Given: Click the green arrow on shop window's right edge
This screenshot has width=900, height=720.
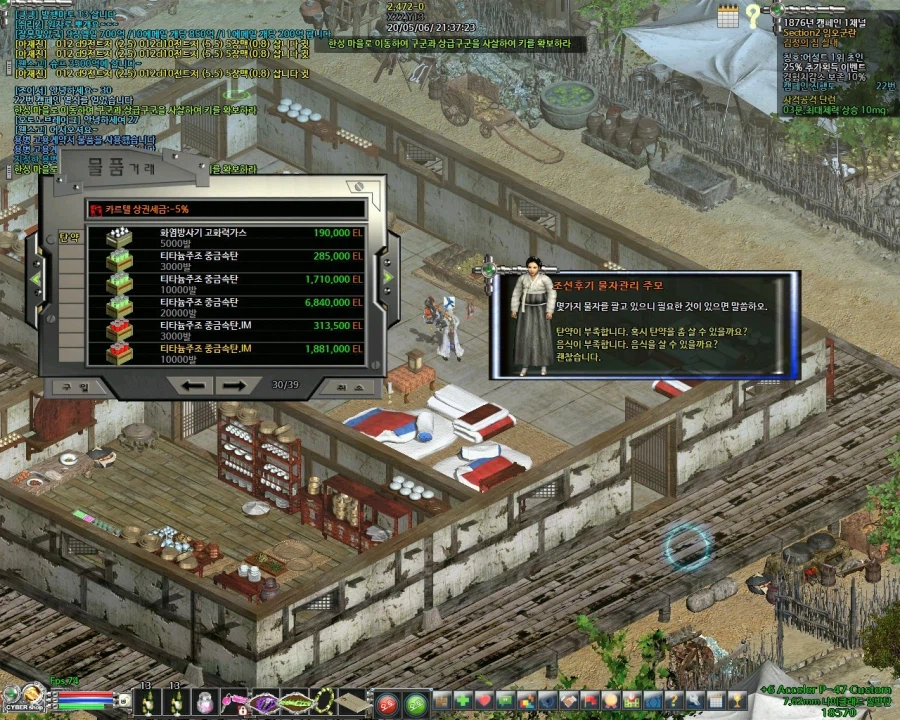Looking at the screenshot, I should tap(388, 277).
